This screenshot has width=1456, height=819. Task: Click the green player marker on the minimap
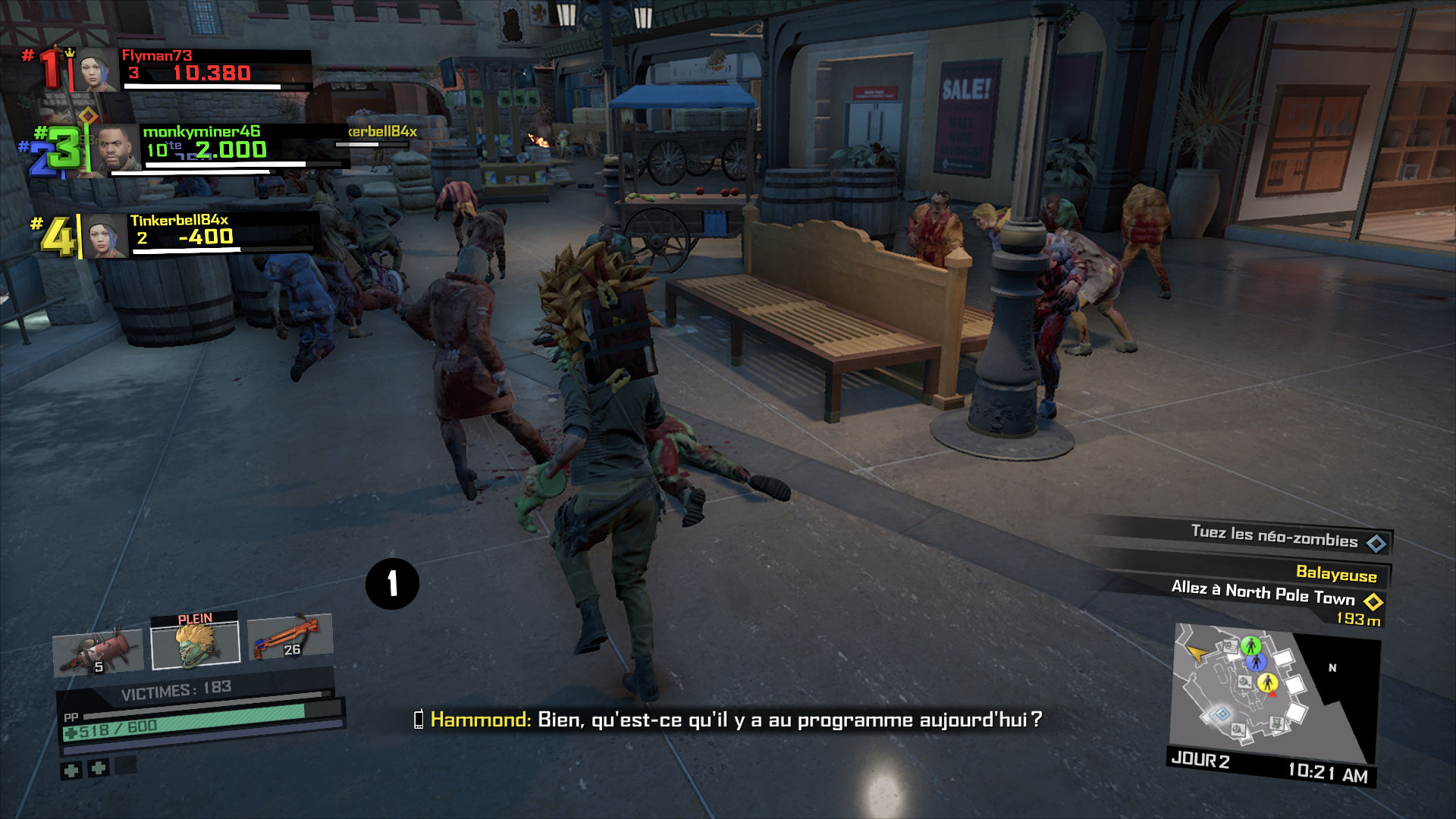[1251, 645]
